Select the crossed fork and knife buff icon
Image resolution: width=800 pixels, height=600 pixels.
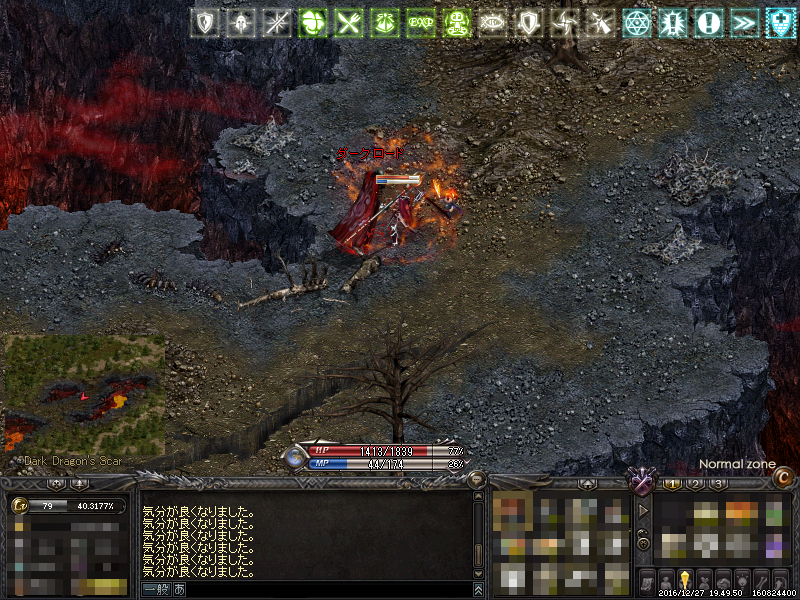(x=348, y=22)
